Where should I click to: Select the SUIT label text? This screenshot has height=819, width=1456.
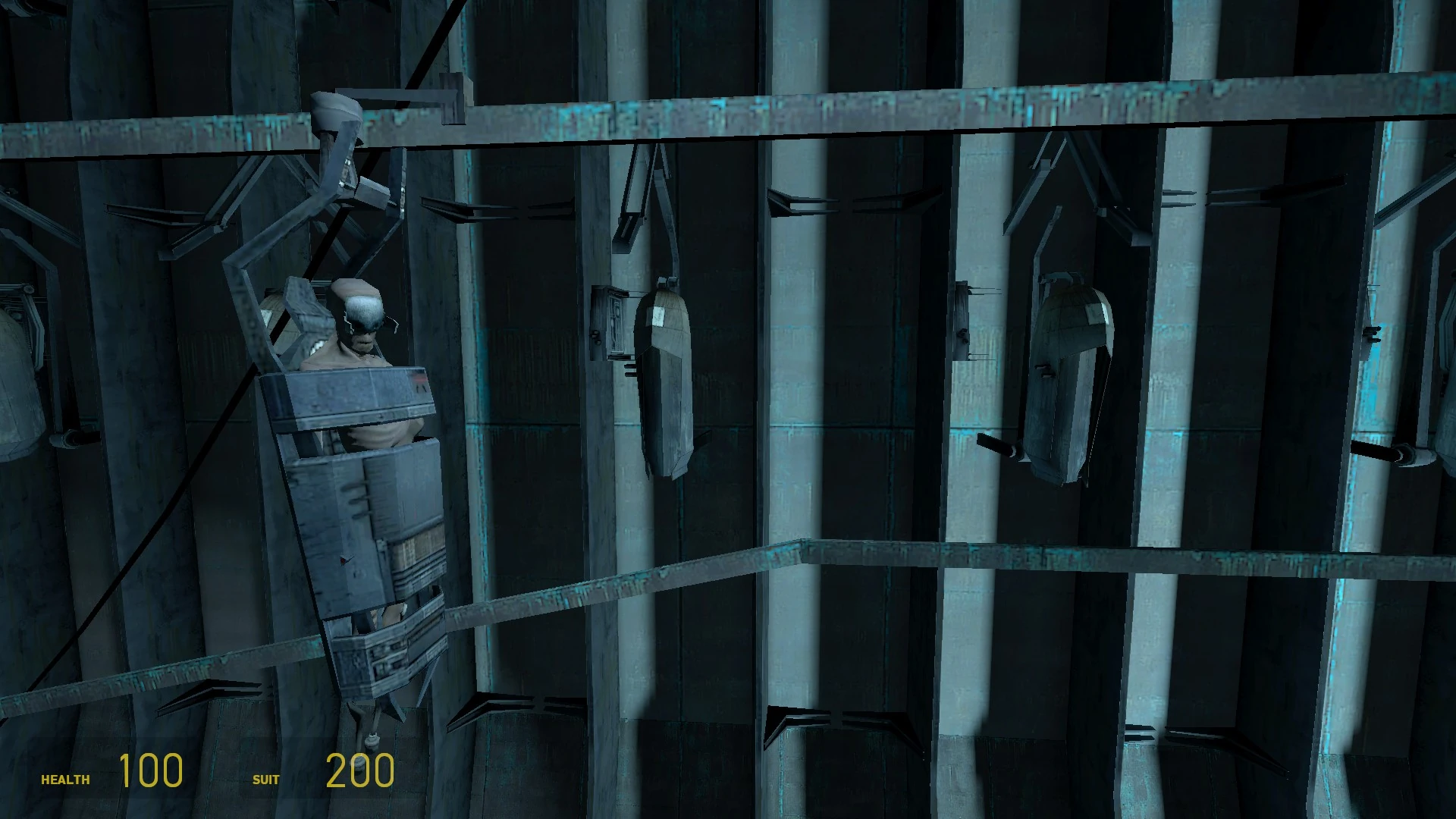click(265, 779)
